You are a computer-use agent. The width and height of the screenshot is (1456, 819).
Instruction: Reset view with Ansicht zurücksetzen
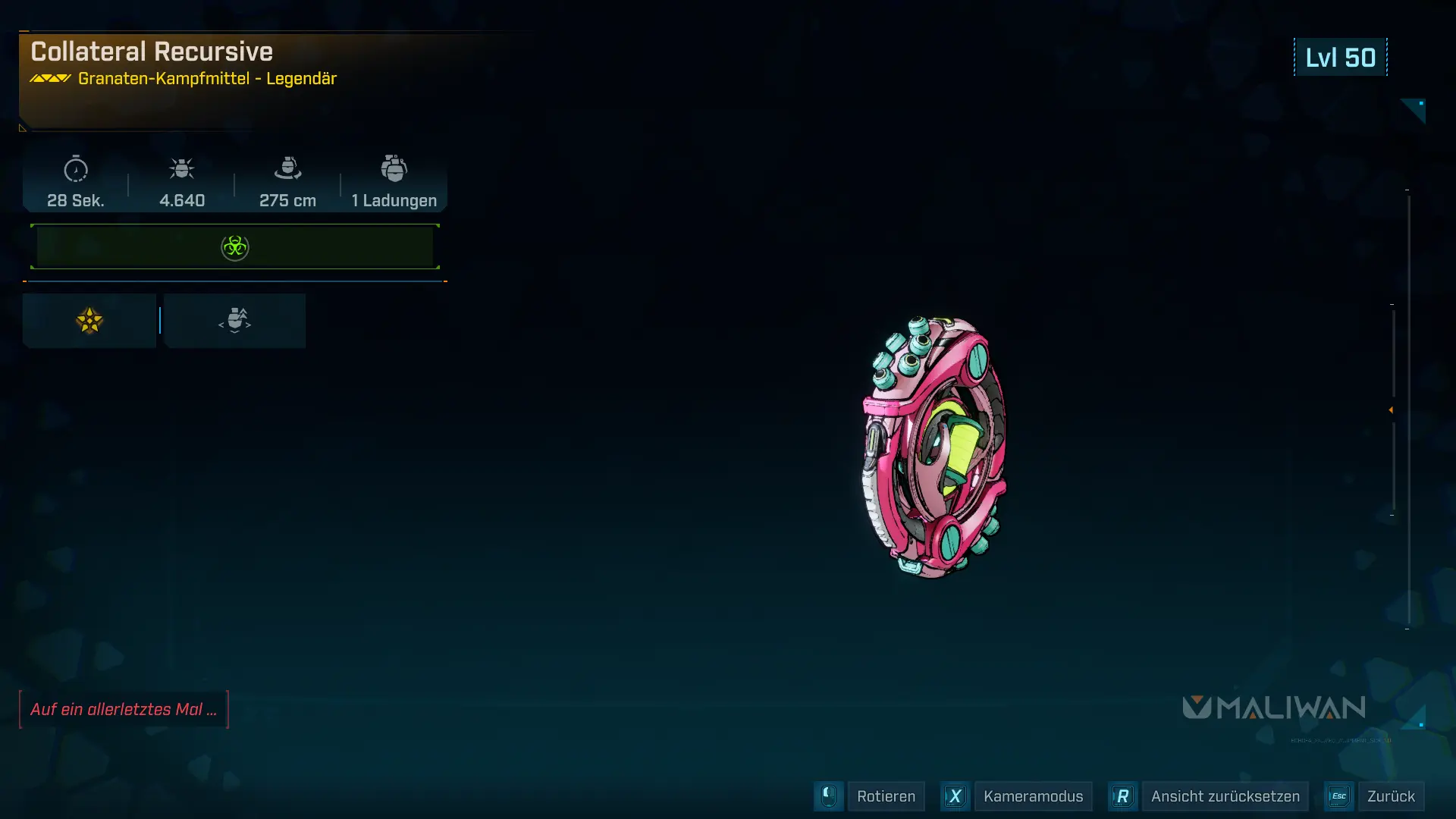(1224, 796)
